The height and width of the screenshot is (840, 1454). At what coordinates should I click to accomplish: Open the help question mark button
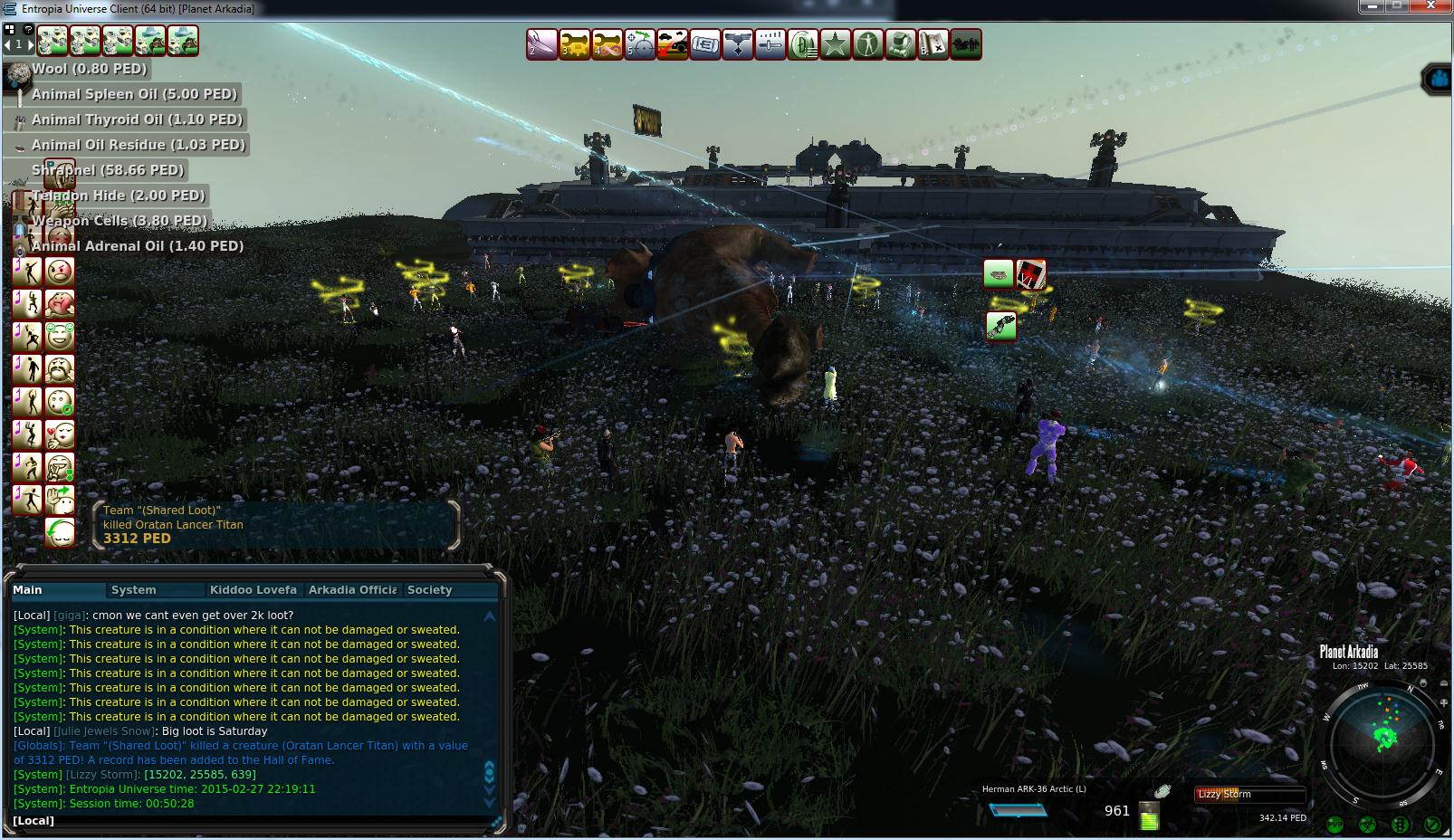[28, 29]
